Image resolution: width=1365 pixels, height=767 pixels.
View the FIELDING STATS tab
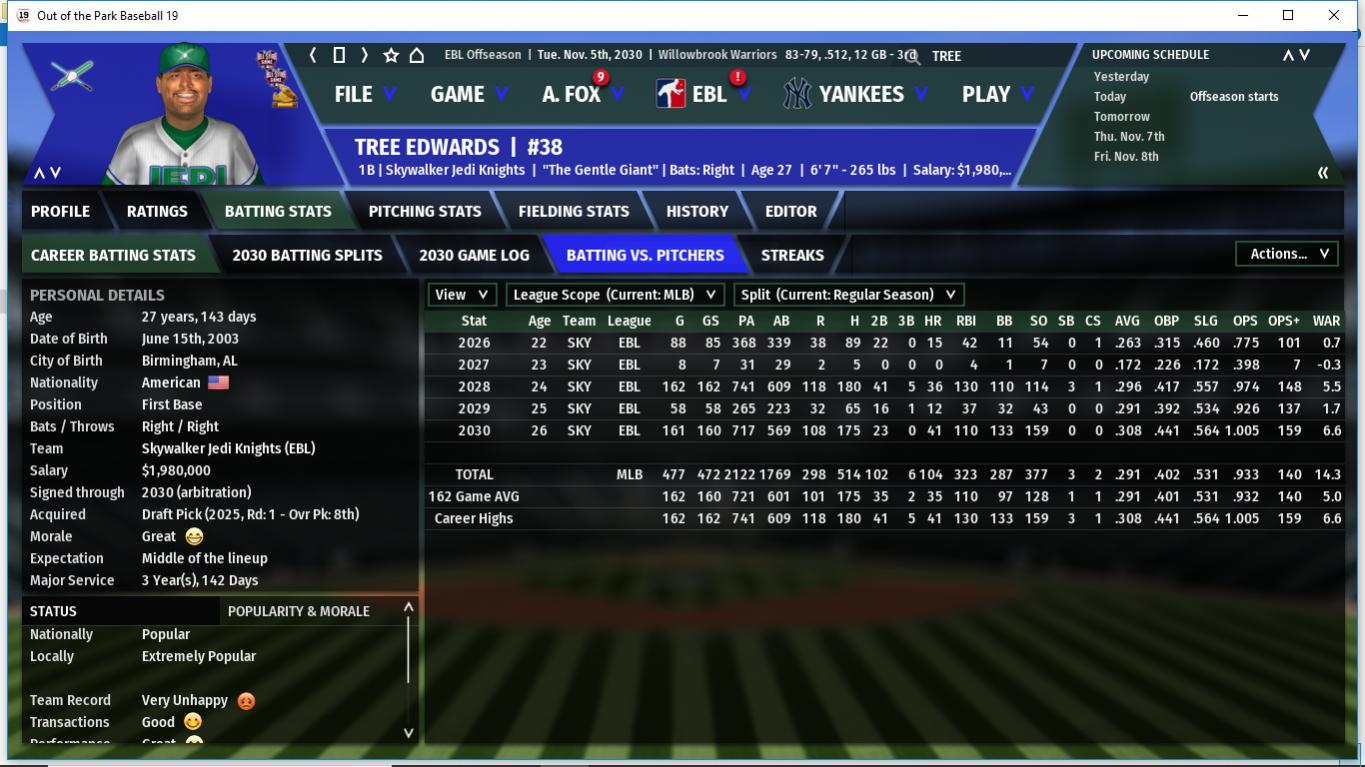(x=573, y=211)
